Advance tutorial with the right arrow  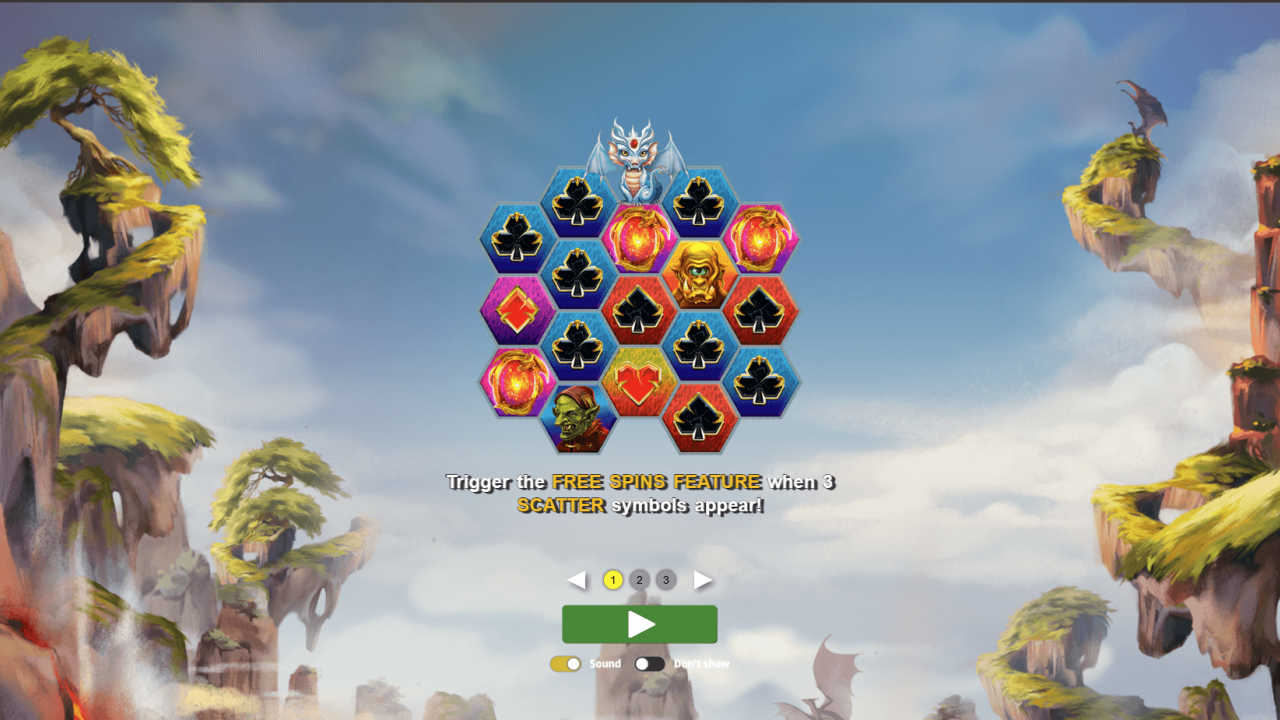[701, 579]
